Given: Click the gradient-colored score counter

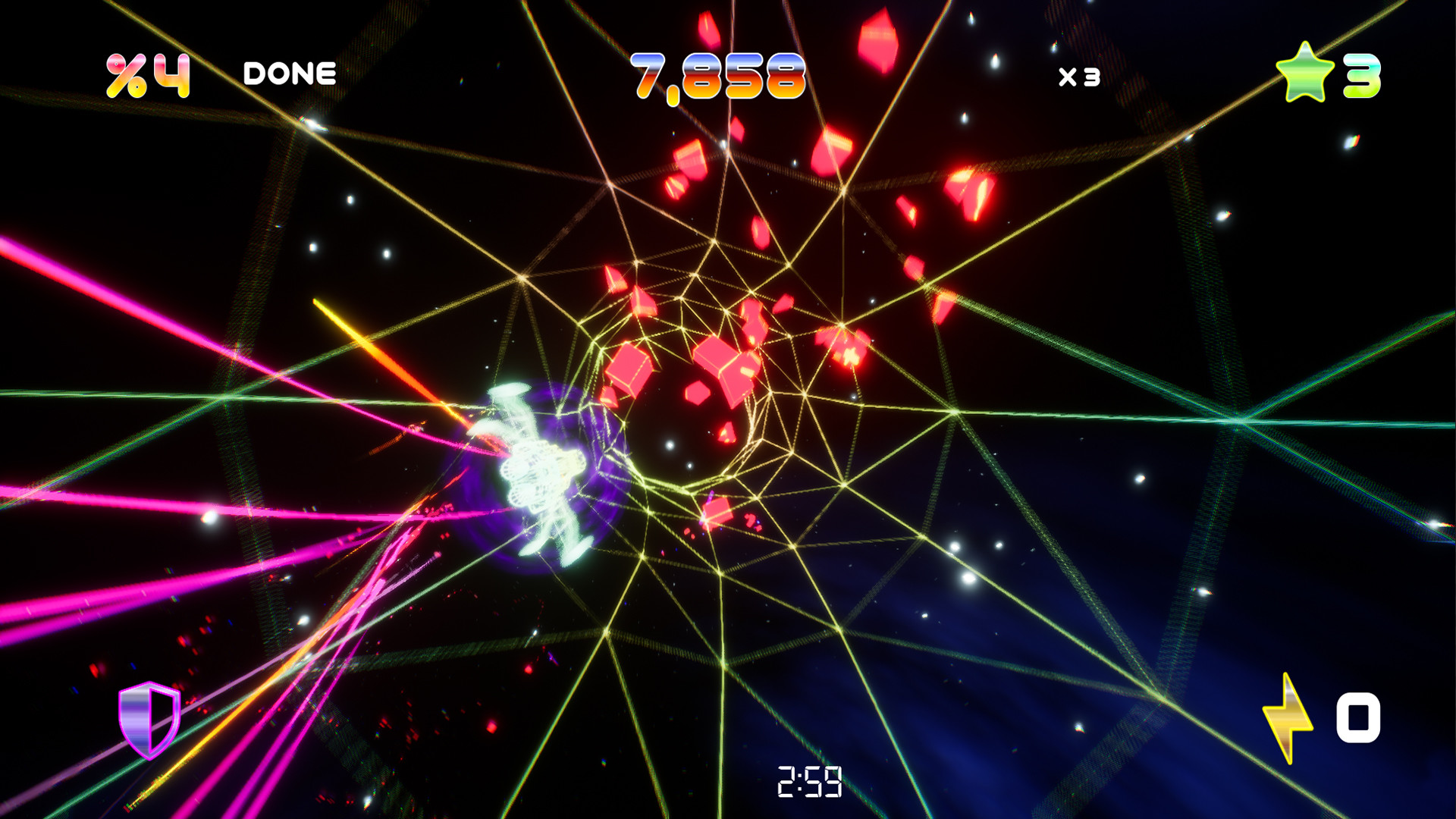Looking at the screenshot, I should [717, 74].
